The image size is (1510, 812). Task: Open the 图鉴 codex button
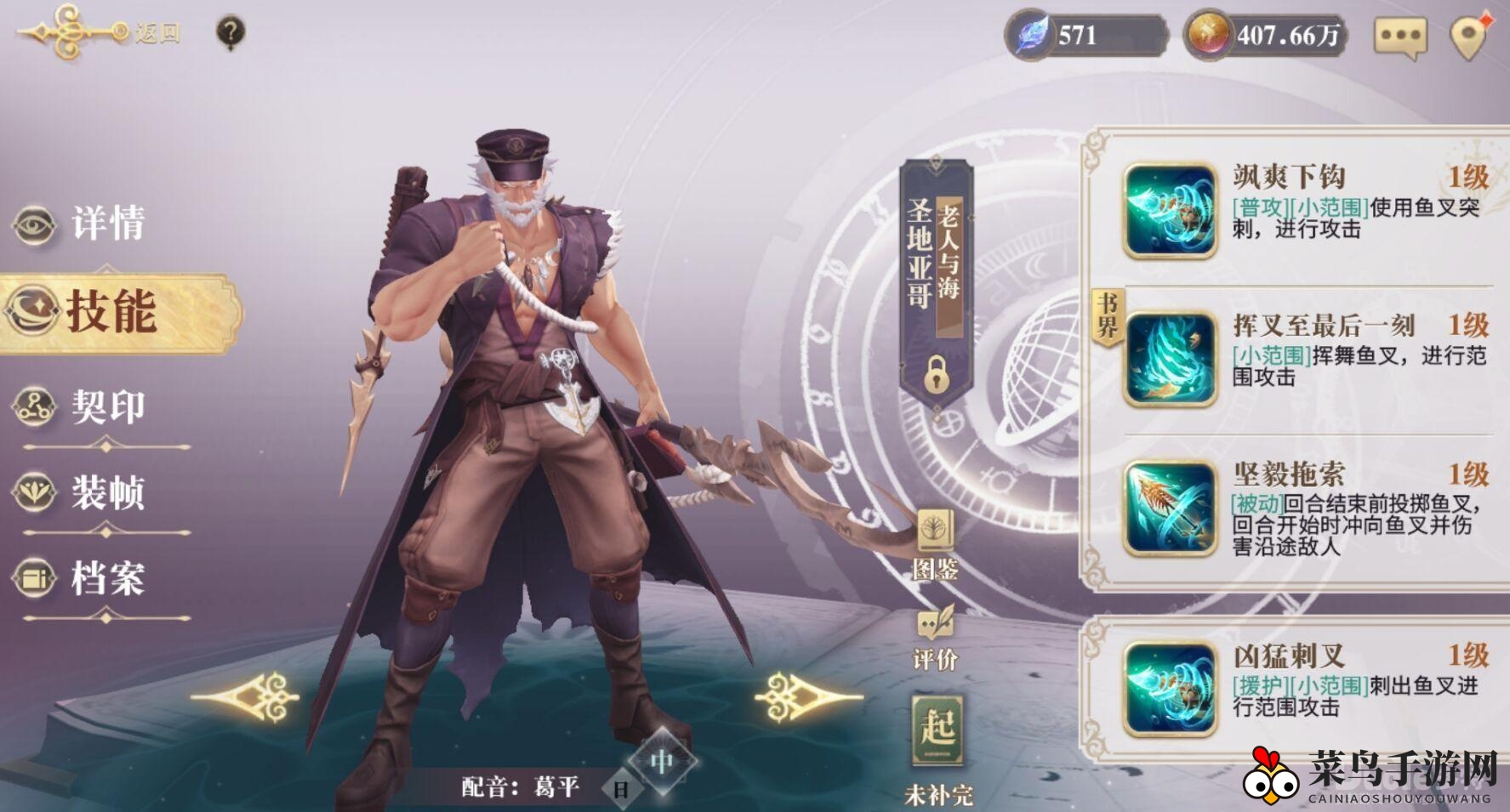click(x=936, y=544)
